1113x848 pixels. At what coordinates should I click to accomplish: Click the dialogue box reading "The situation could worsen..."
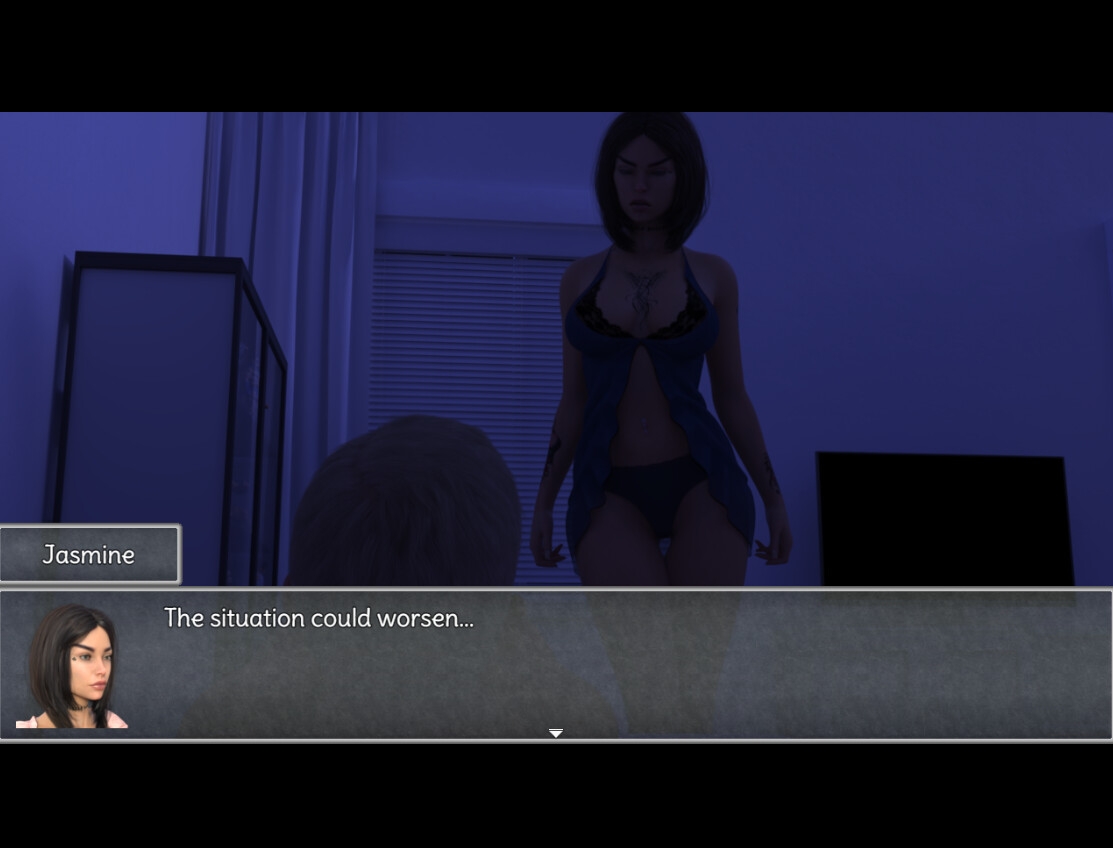(556, 664)
